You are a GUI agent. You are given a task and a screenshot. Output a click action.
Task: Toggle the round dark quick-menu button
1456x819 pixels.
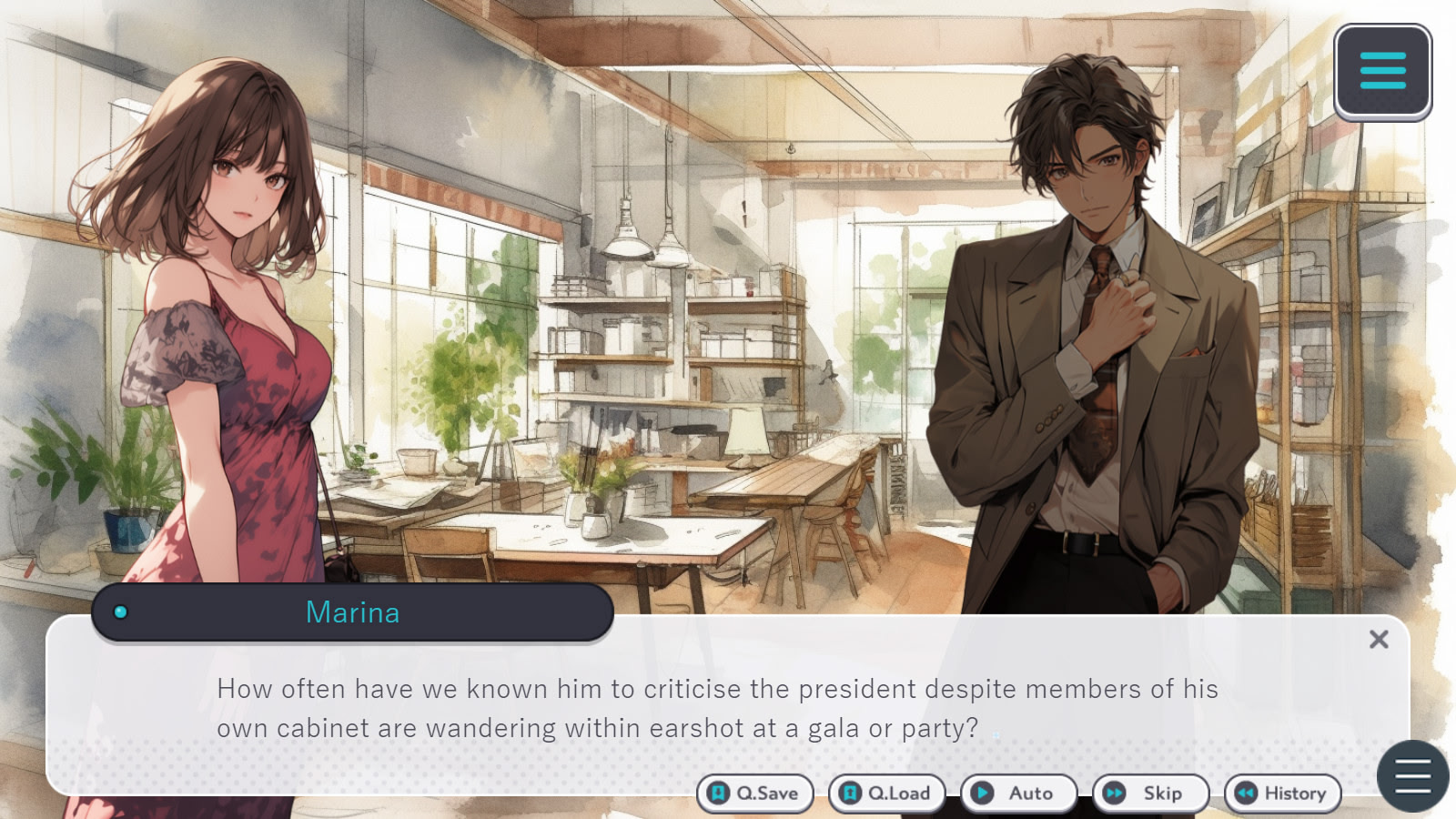1412,776
